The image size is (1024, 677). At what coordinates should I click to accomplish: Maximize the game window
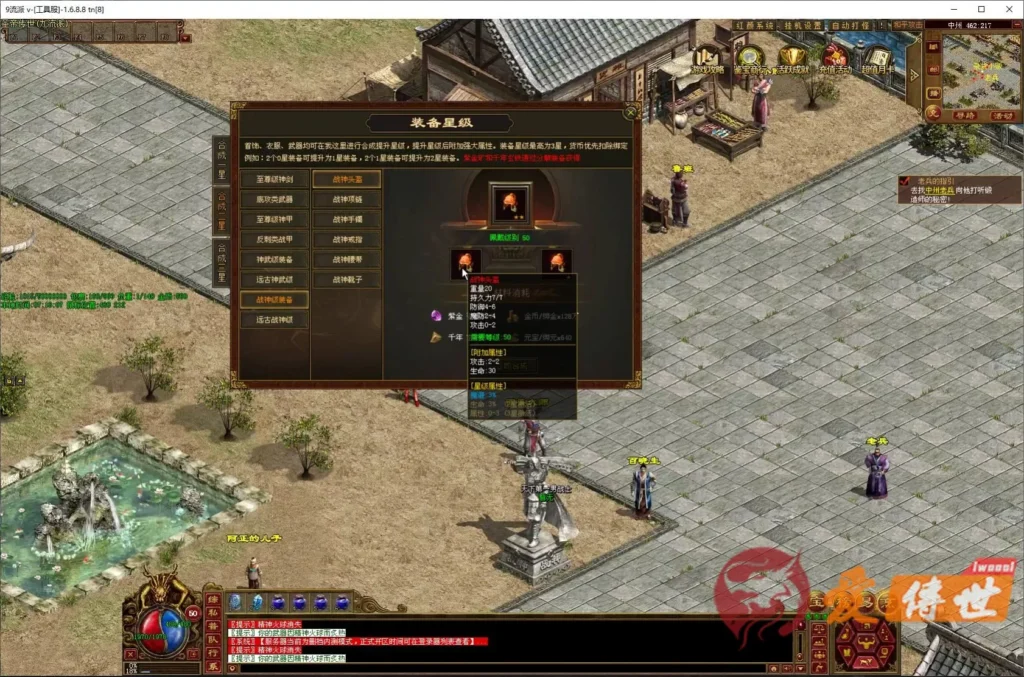point(980,9)
